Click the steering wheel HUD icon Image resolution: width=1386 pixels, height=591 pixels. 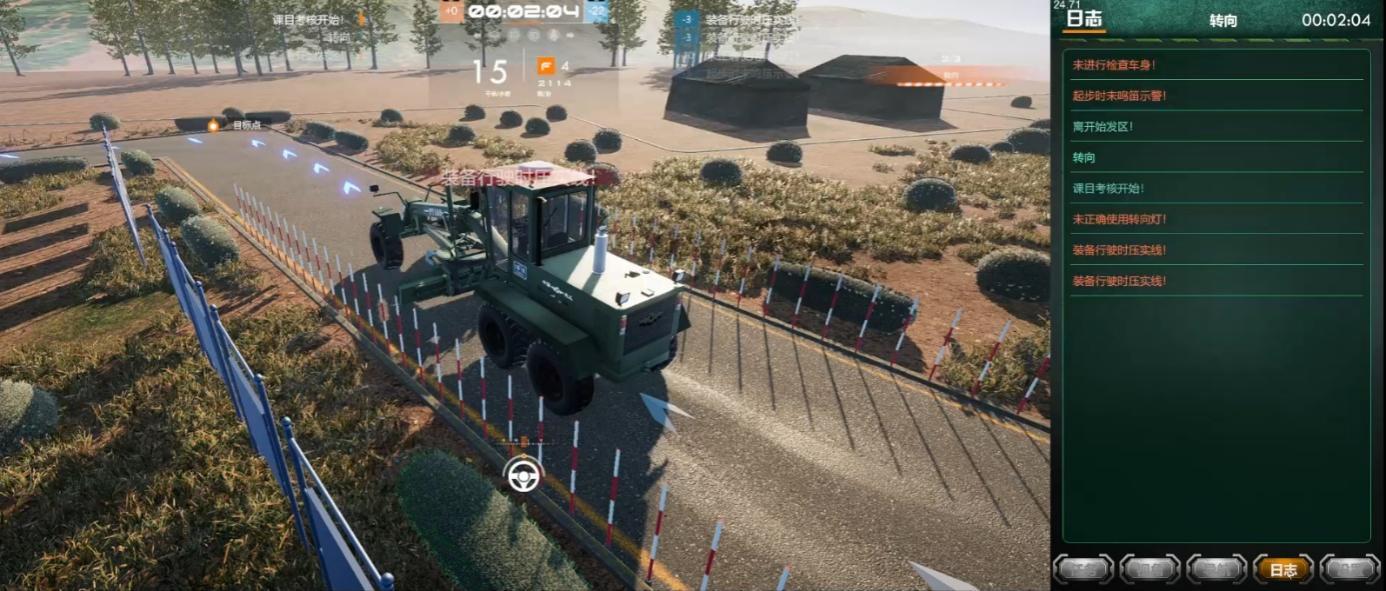[523, 475]
